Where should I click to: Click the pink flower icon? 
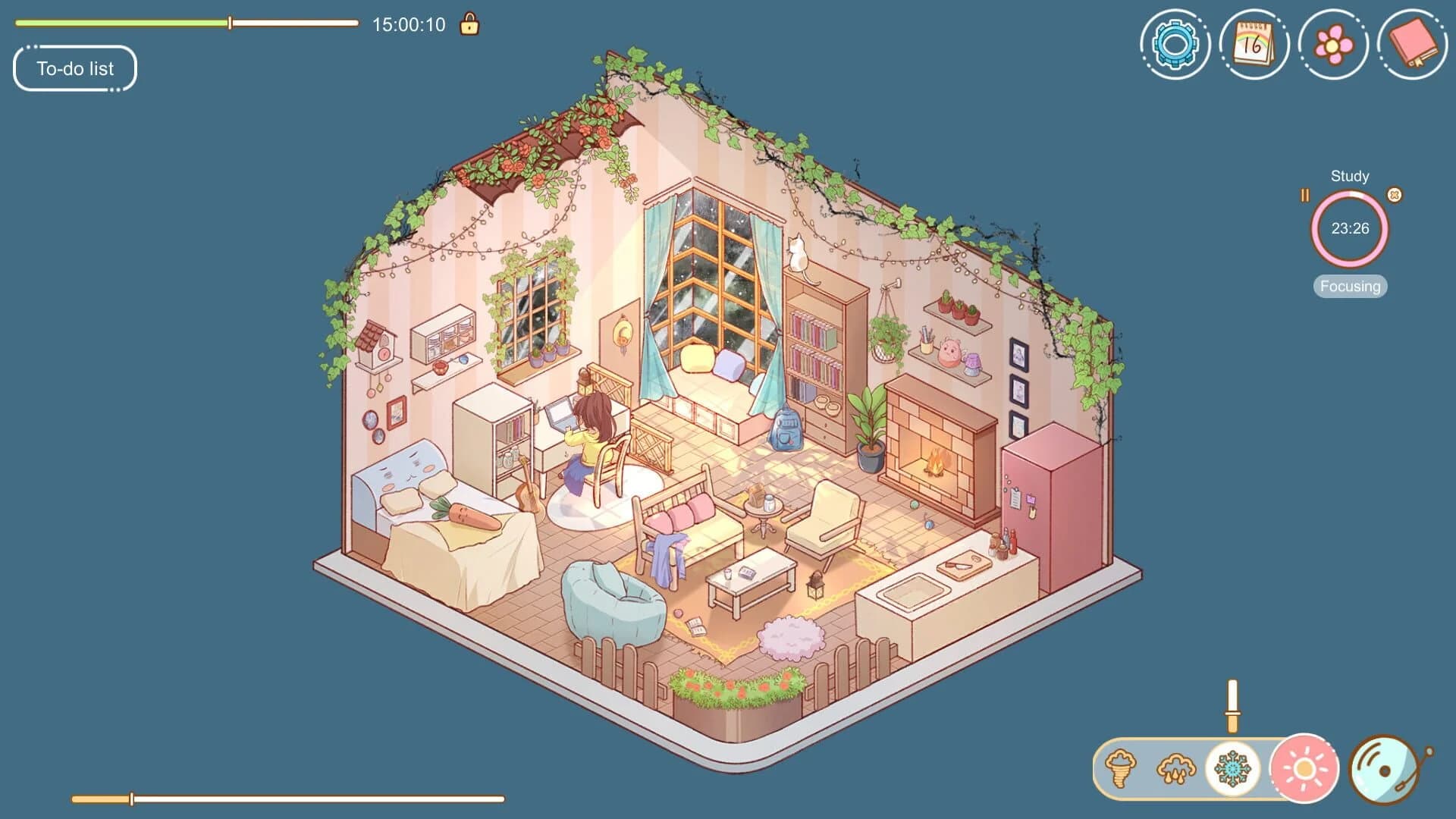(x=1334, y=45)
